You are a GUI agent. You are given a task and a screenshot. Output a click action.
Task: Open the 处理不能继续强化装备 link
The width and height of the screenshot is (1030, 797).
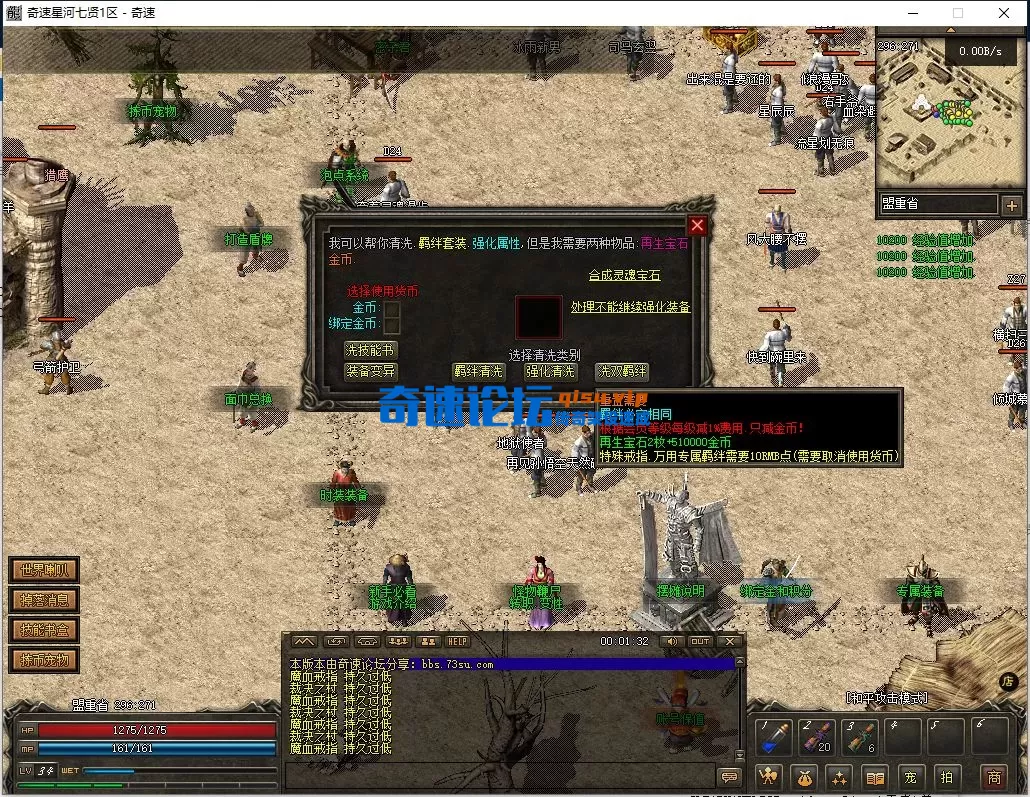[x=630, y=307]
